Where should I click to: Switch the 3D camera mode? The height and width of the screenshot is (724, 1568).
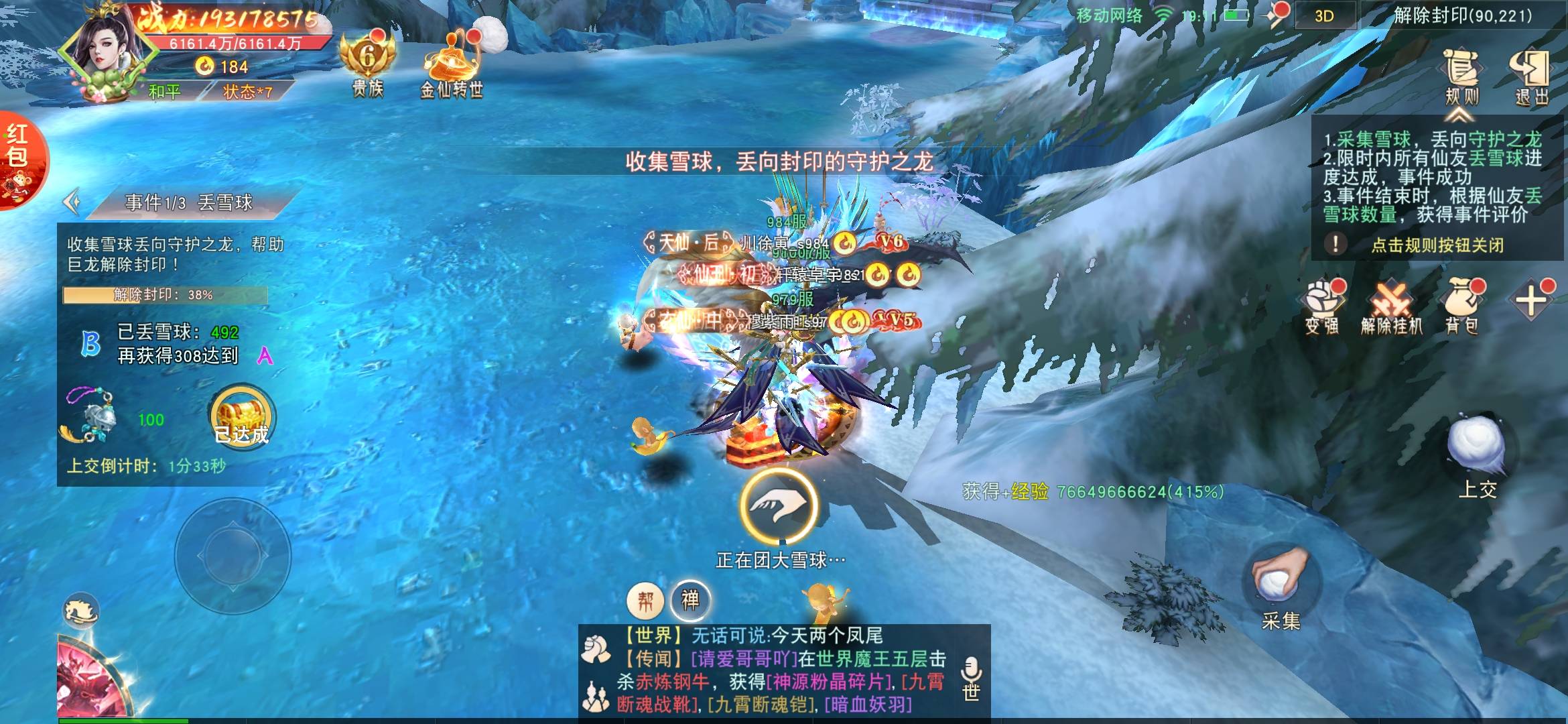[1324, 16]
